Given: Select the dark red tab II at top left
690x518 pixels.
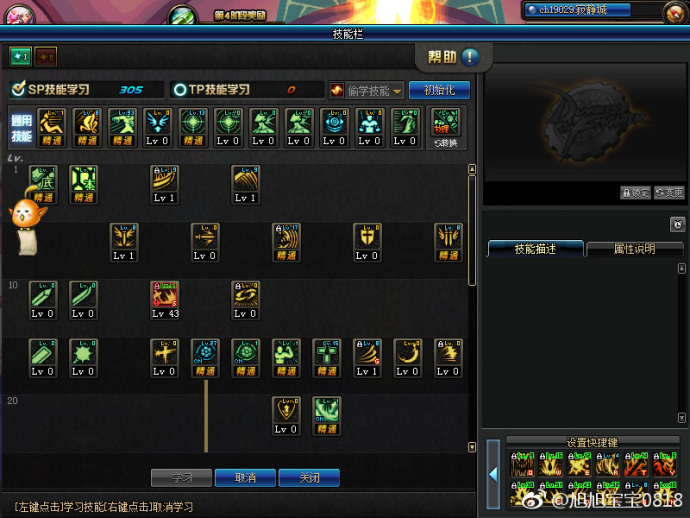Looking at the screenshot, I should click(x=46, y=56).
